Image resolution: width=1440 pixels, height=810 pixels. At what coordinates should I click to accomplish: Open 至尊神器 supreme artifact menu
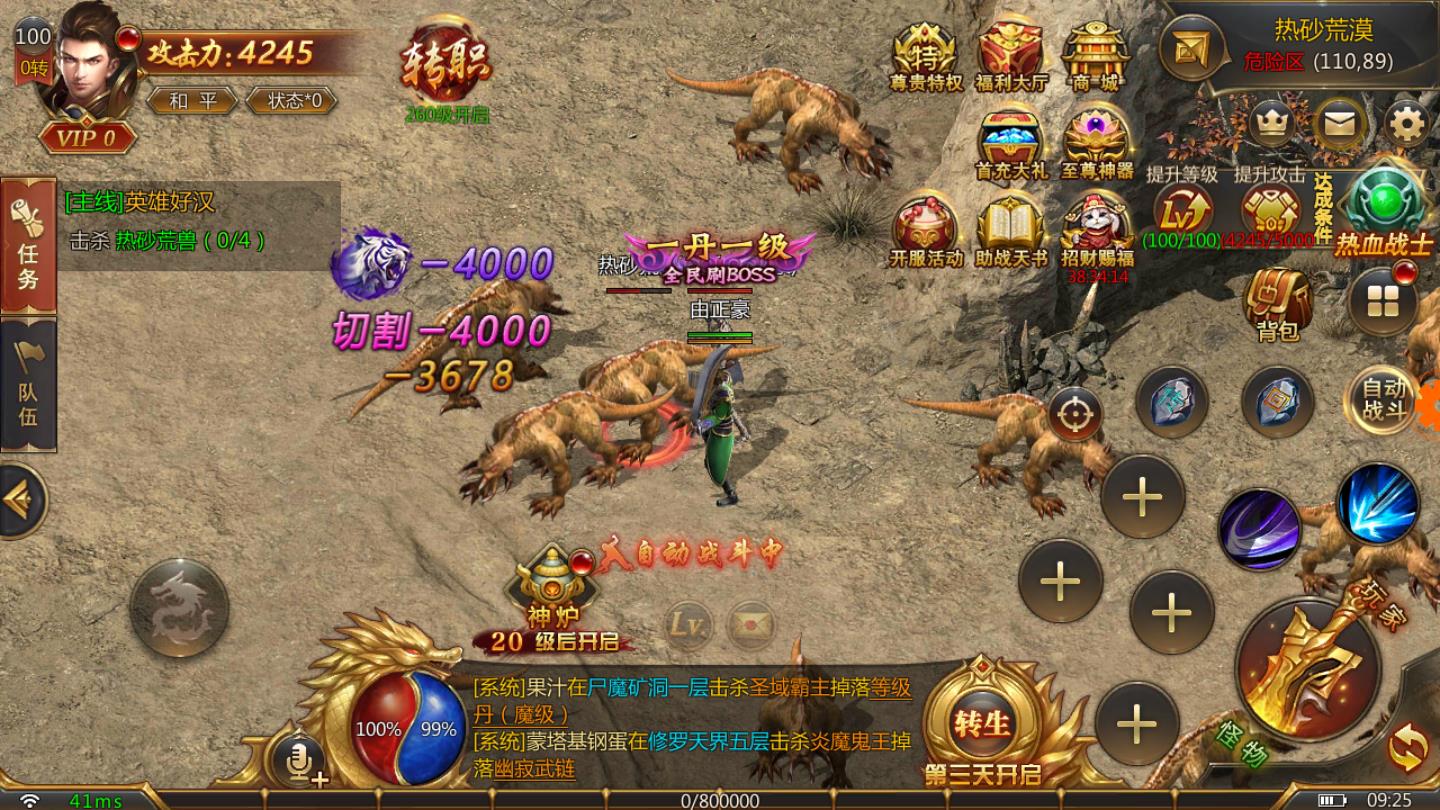[1096, 145]
